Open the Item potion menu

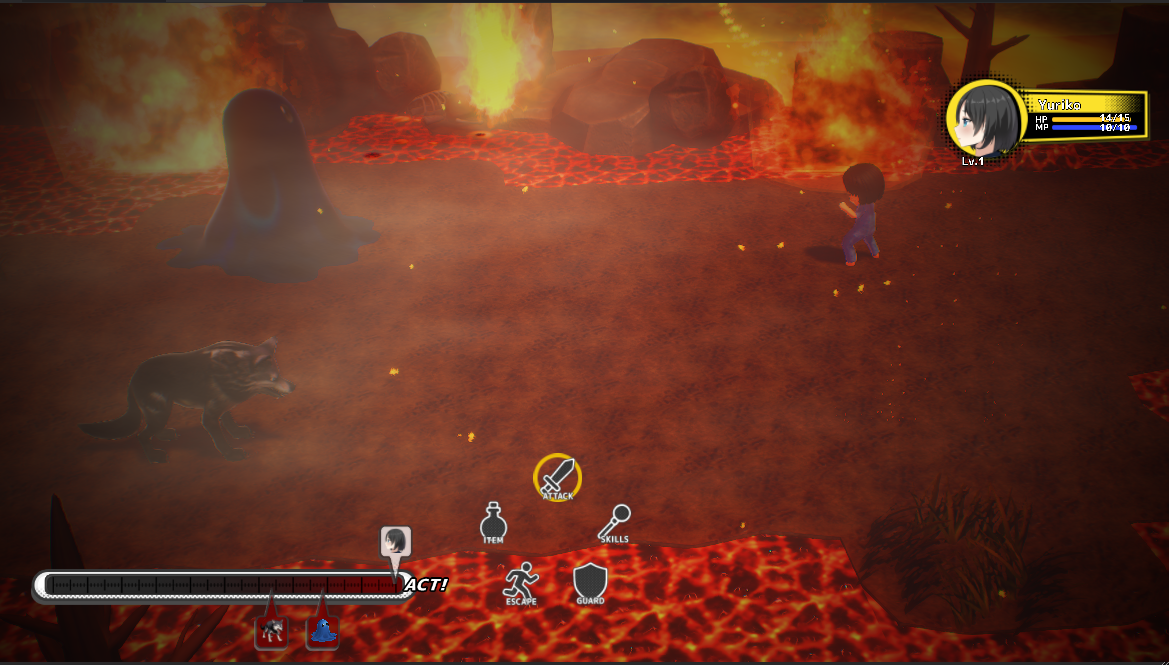[x=493, y=523]
